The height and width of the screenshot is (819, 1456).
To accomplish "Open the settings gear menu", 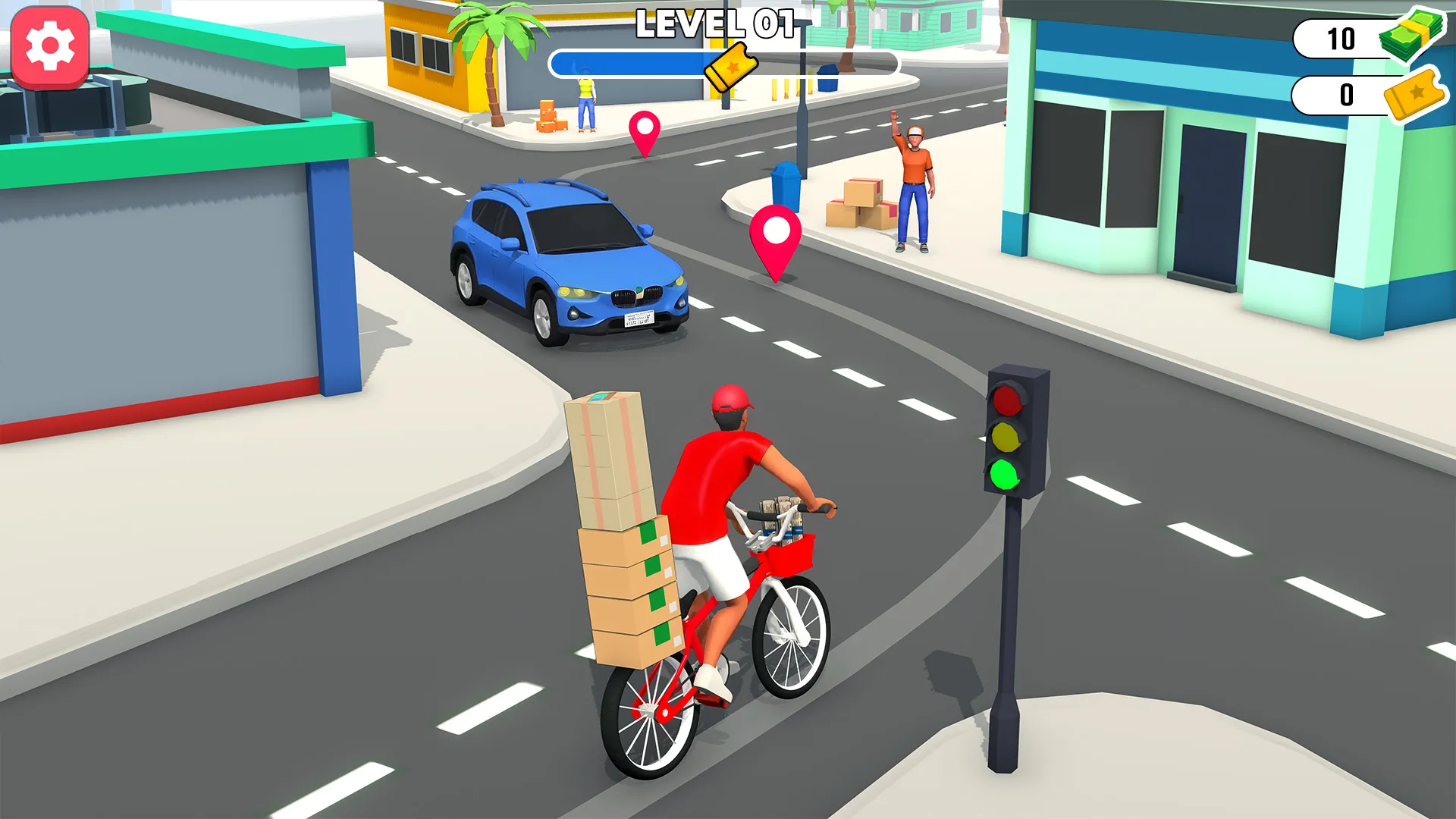I will tap(50, 47).
